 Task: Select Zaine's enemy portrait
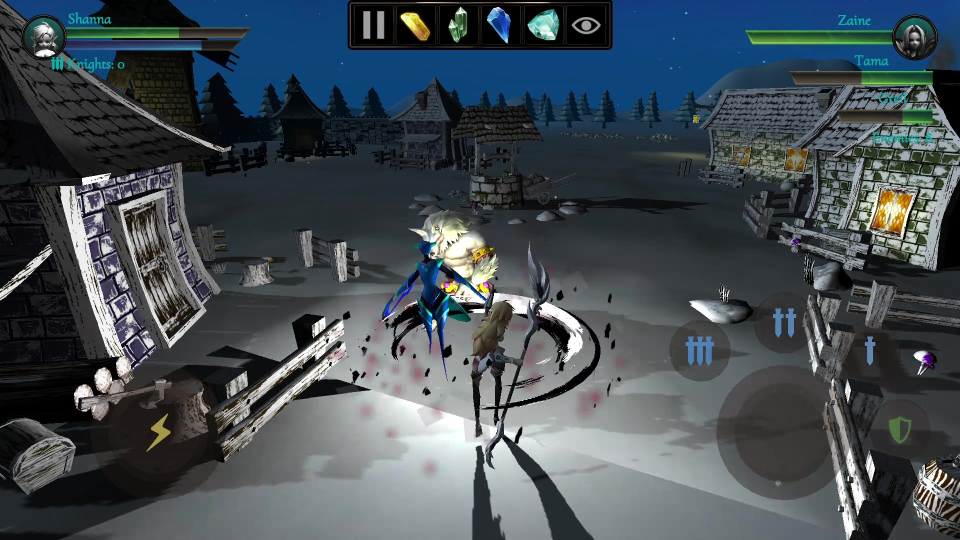tap(914, 37)
